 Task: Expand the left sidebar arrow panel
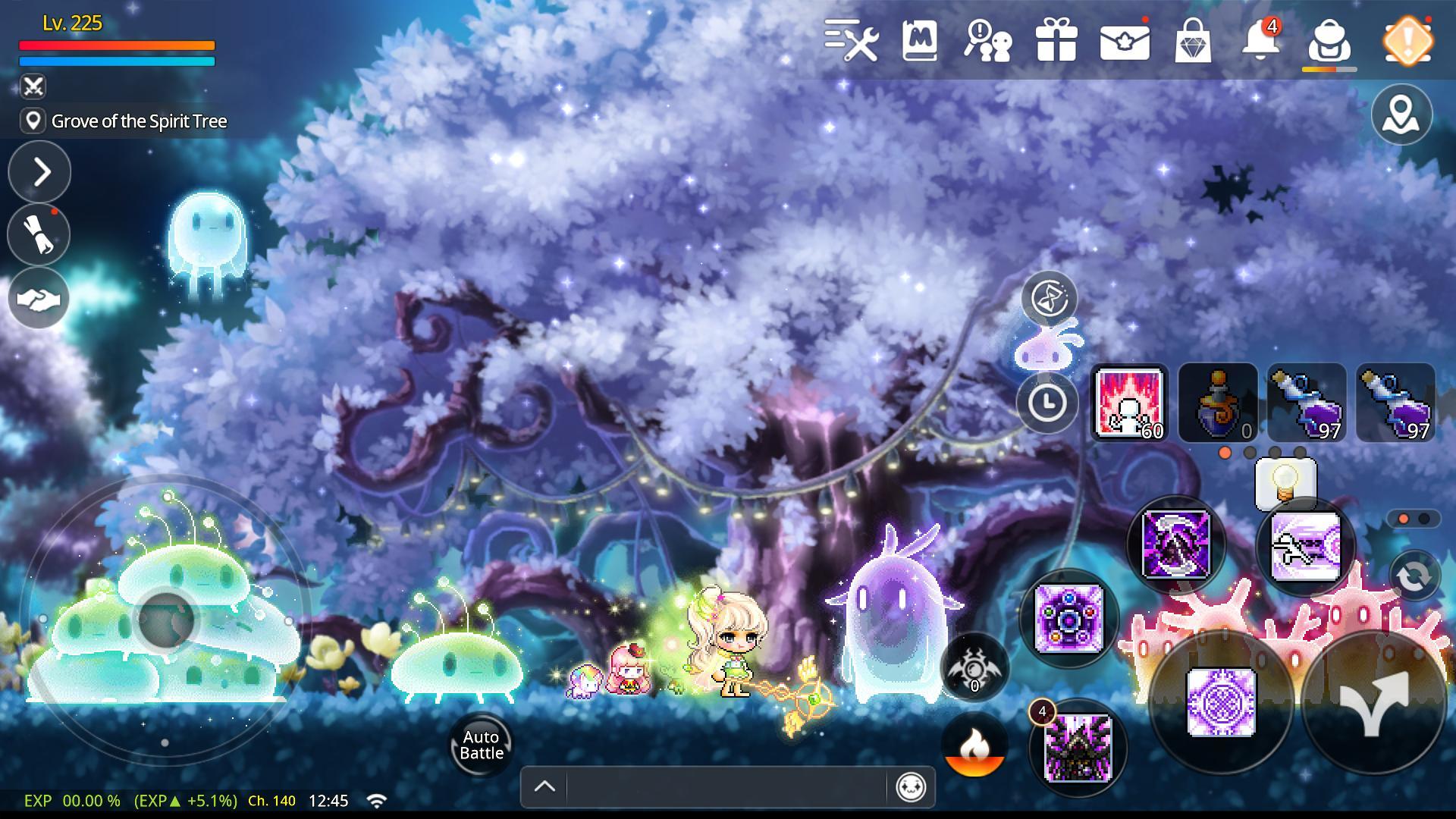point(39,172)
